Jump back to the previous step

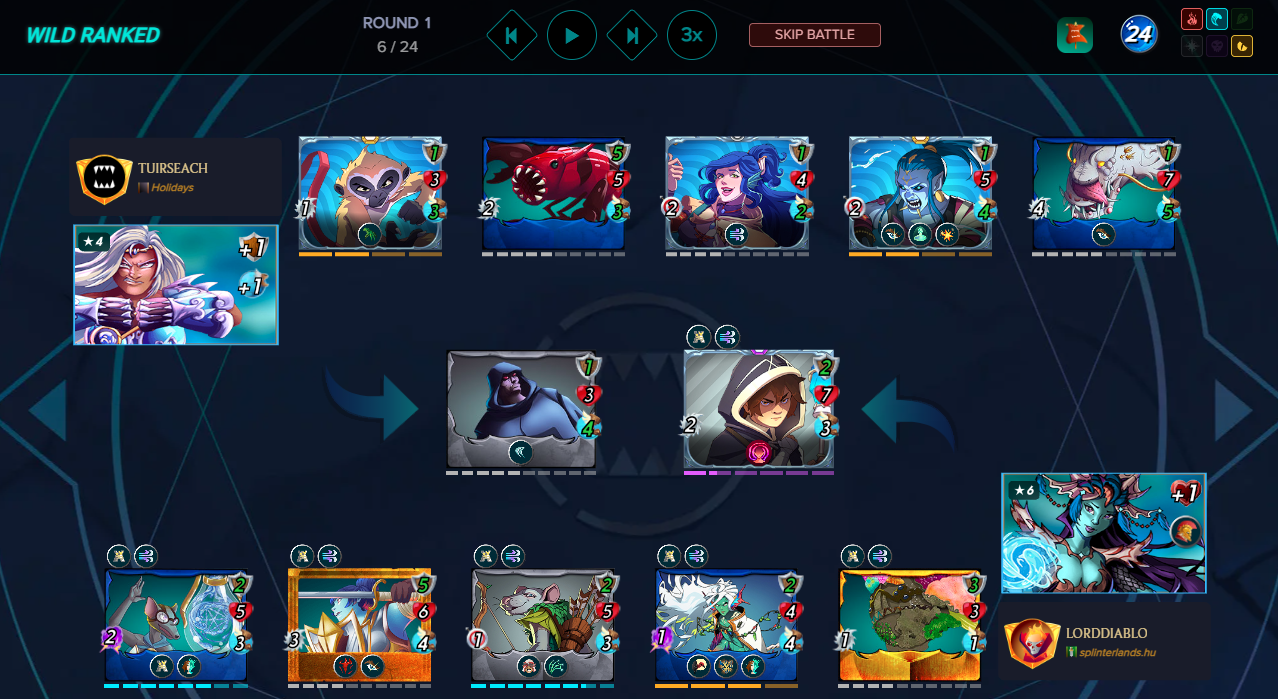click(x=511, y=36)
